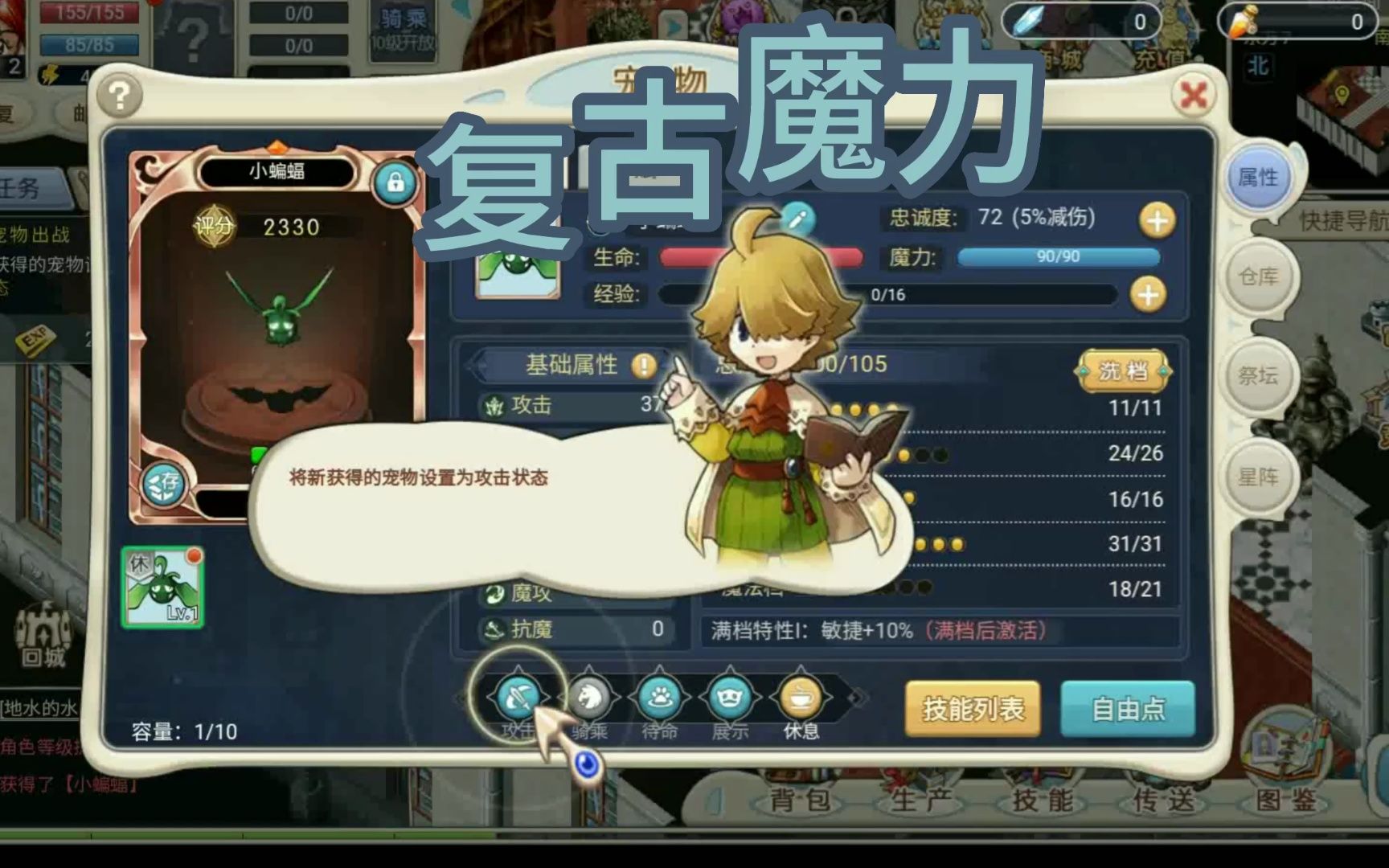Open free points (自由点)
This screenshot has height=868, width=1389.
click(1127, 709)
